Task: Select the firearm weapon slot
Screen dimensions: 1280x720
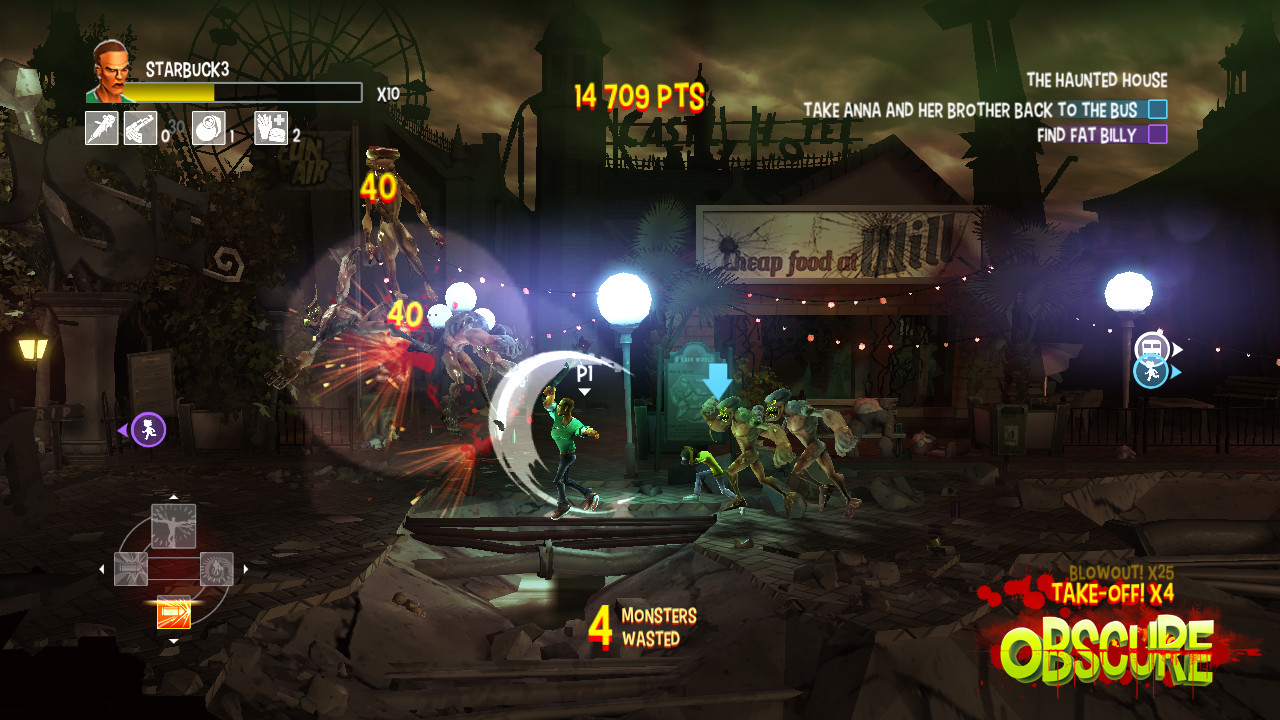Action: [140, 128]
